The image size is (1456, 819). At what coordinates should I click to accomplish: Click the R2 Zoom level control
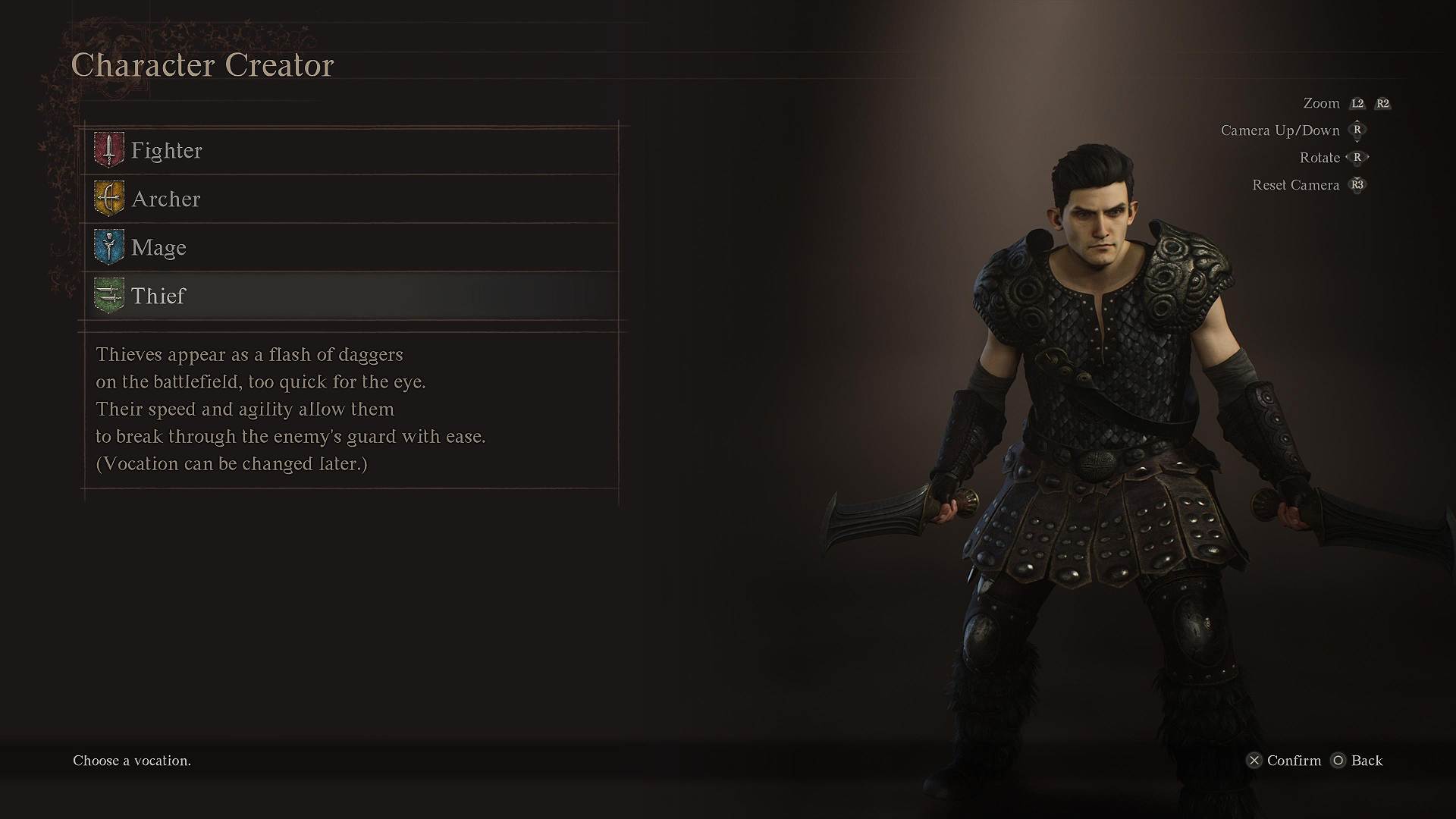[x=1382, y=103]
